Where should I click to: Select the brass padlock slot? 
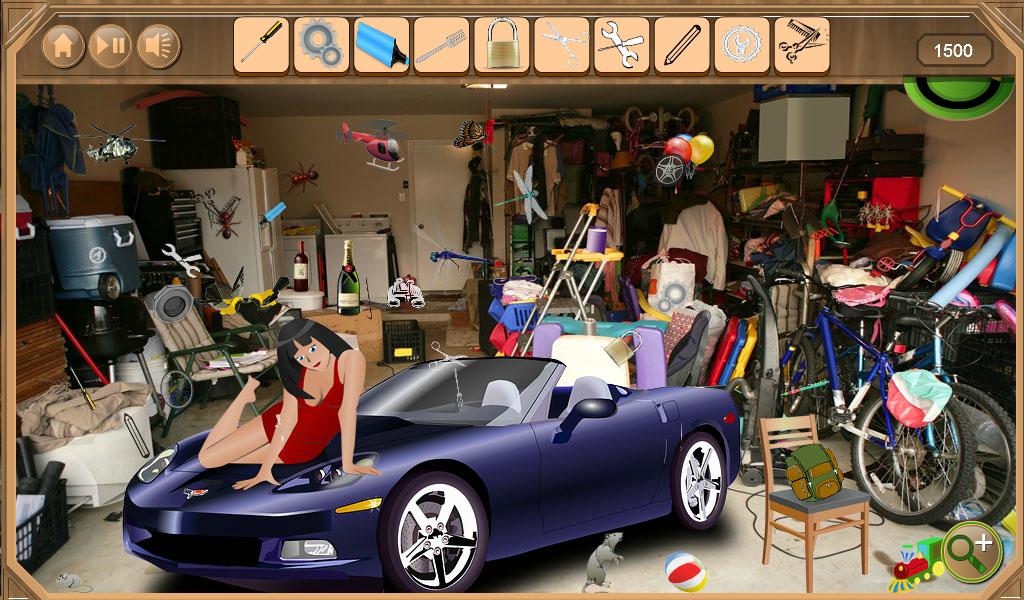click(x=501, y=46)
